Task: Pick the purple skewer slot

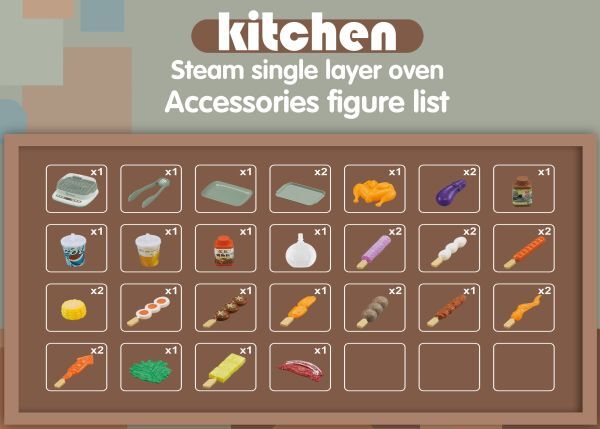Action: point(374,248)
